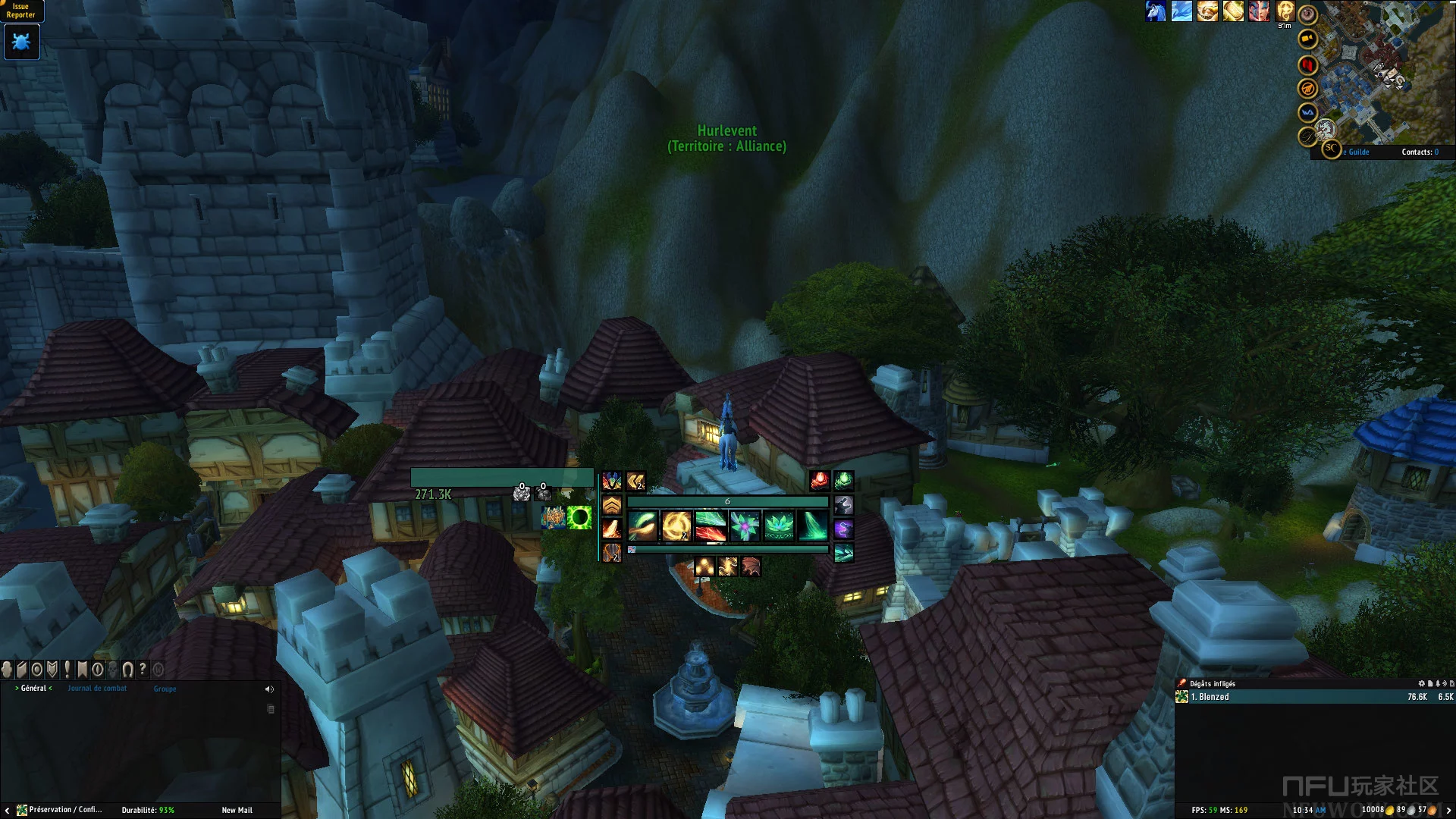Viewport: 1456px width, 819px height.
Task: Use the red flame orb ability
Action: point(819,481)
